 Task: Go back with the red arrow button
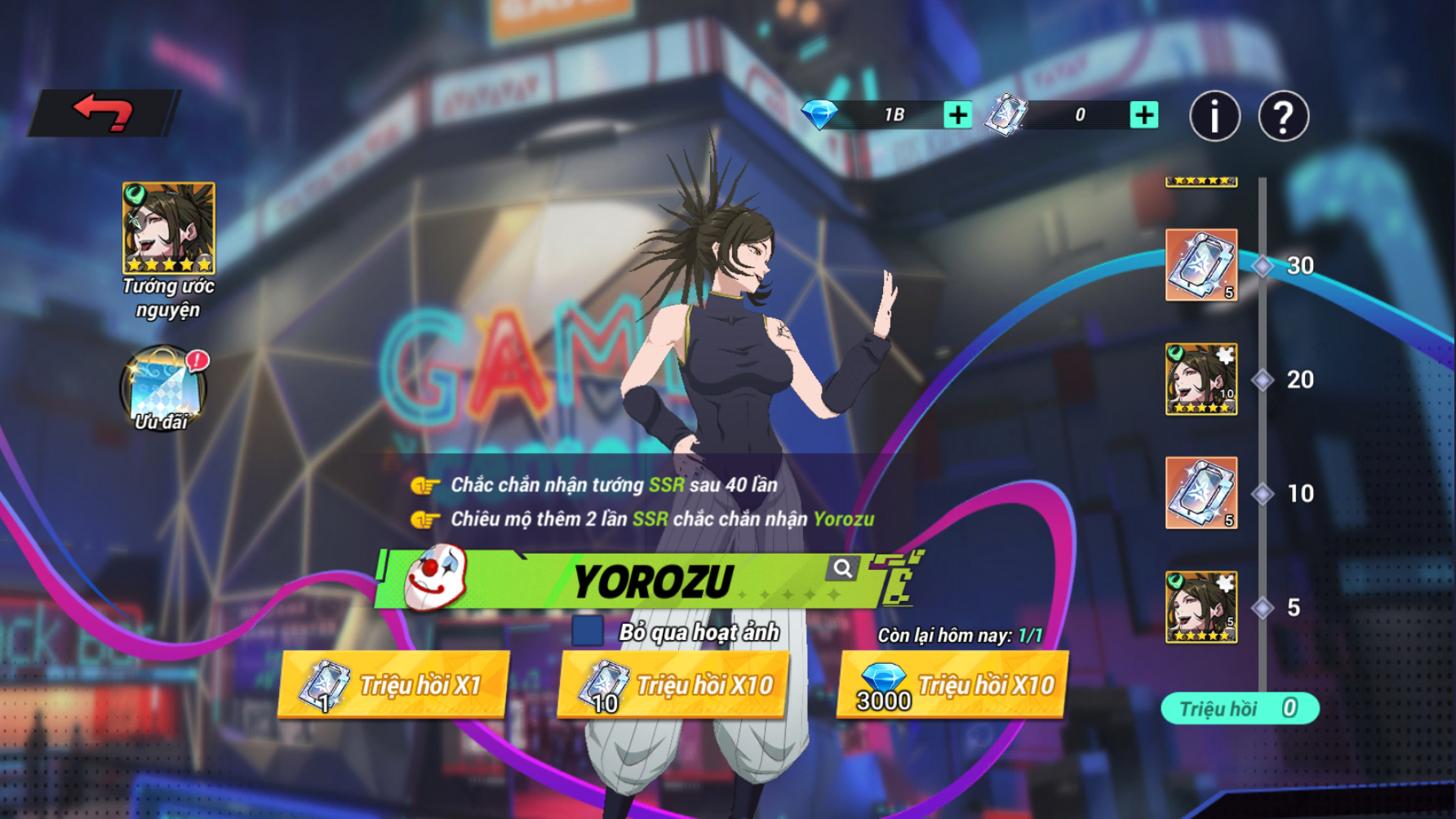pyautogui.click(x=104, y=113)
